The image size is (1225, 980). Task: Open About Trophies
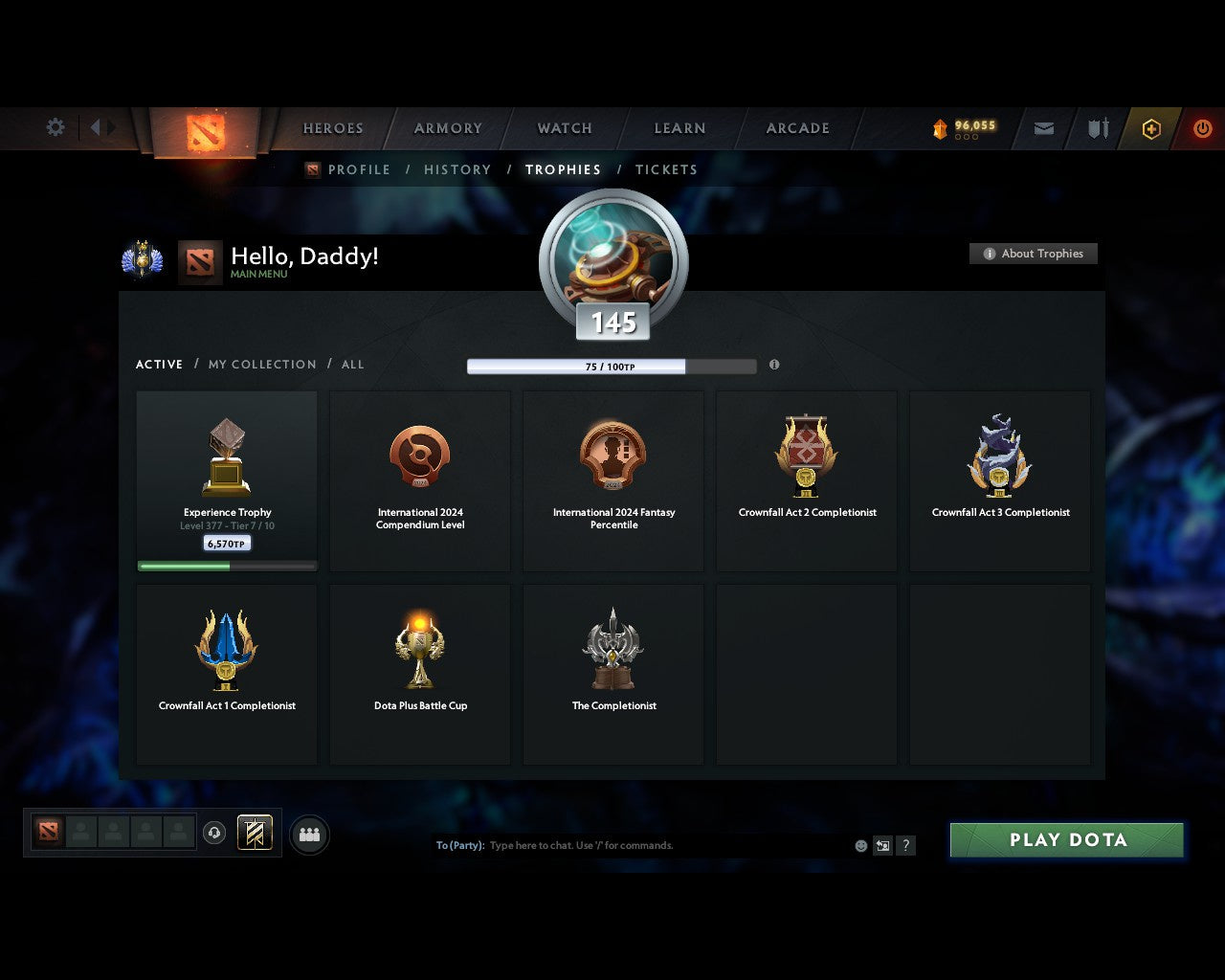point(1034,254)
